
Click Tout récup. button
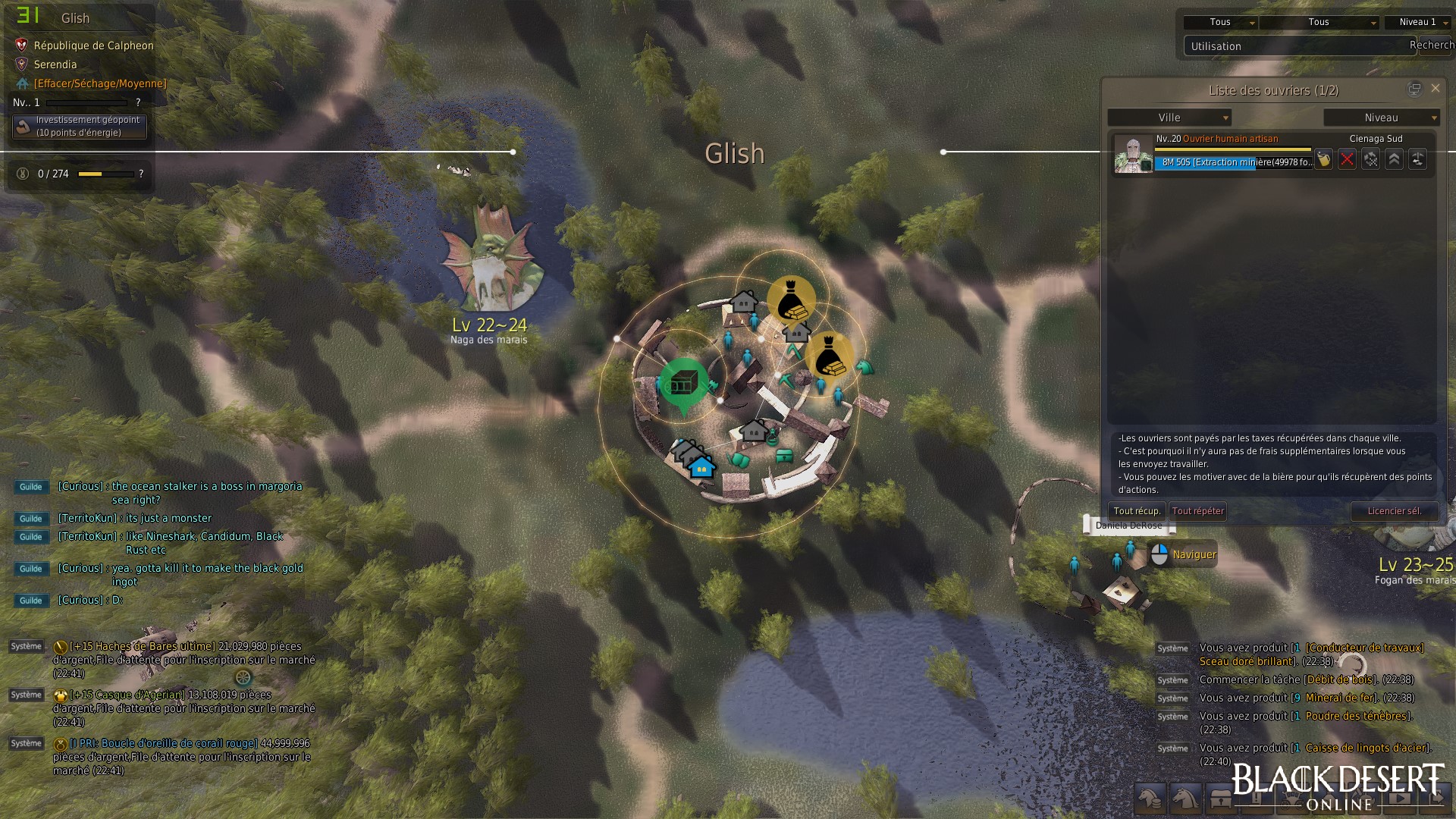pyautogui.click(x=1137, y=511)
